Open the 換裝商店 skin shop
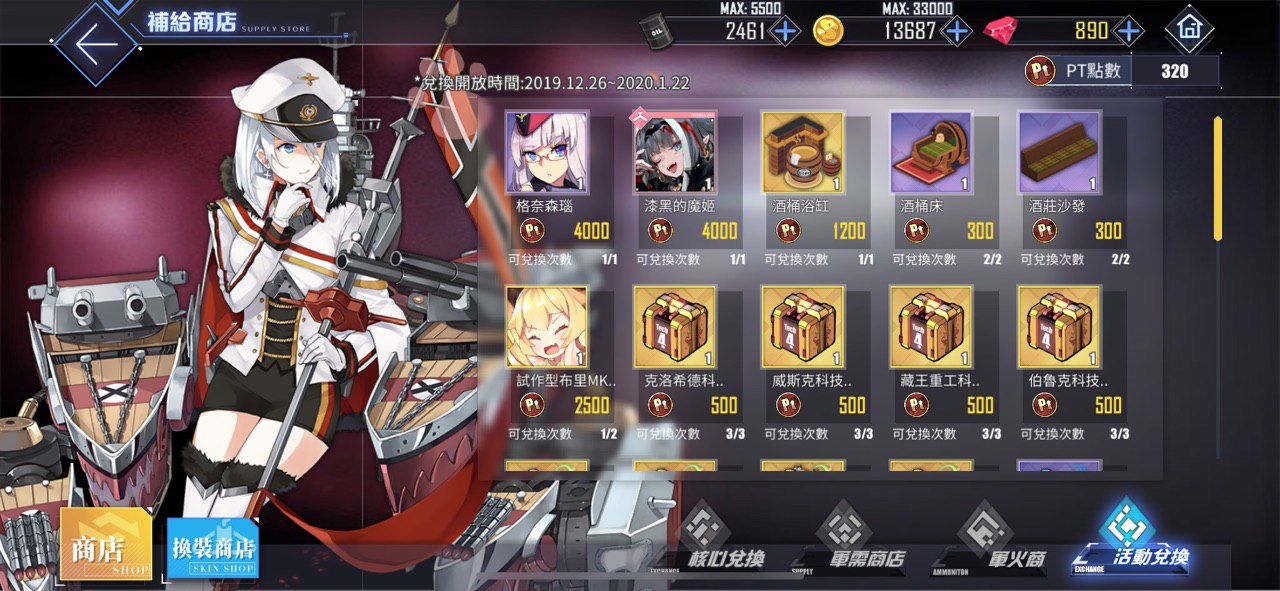 coord(213,548)
